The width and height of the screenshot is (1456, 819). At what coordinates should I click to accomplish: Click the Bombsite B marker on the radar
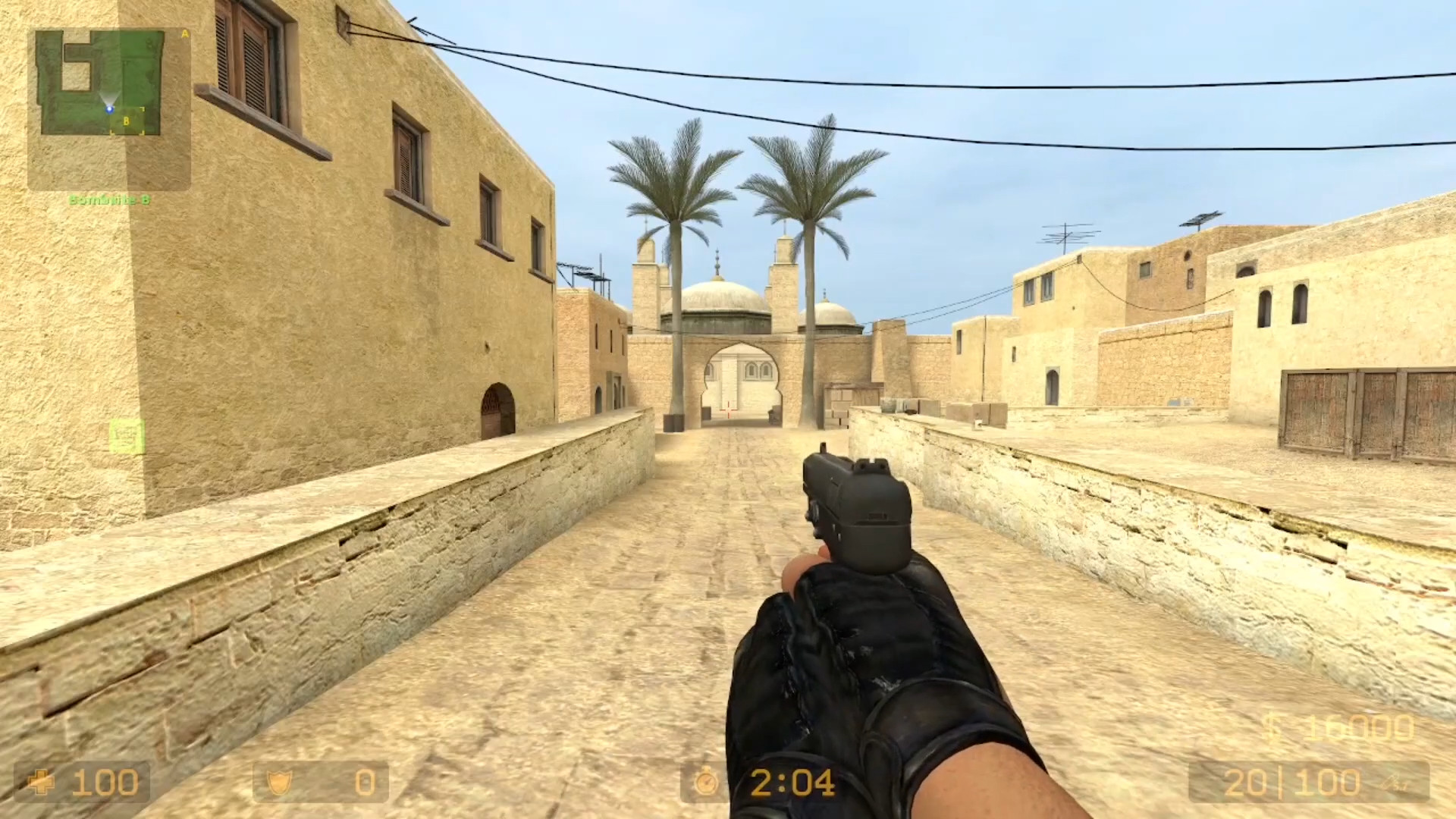click(x=126, y=121)
